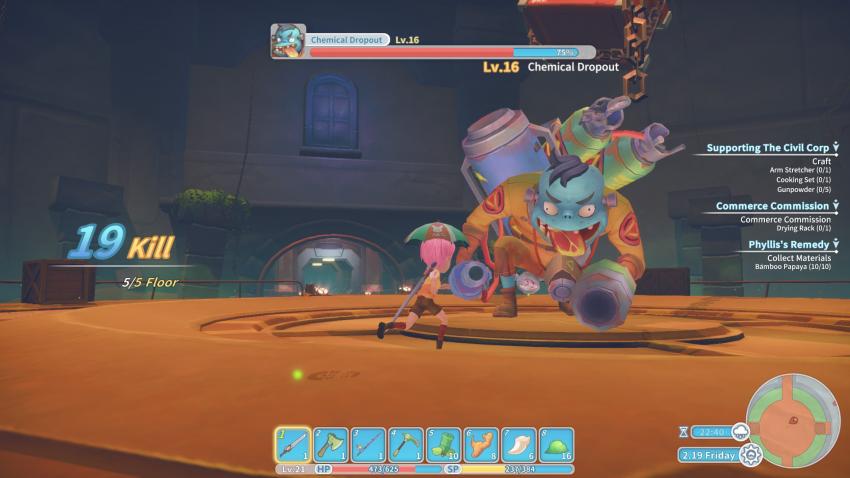
Task: Click the rain cloud weather icon
Action: pos(741,431)
